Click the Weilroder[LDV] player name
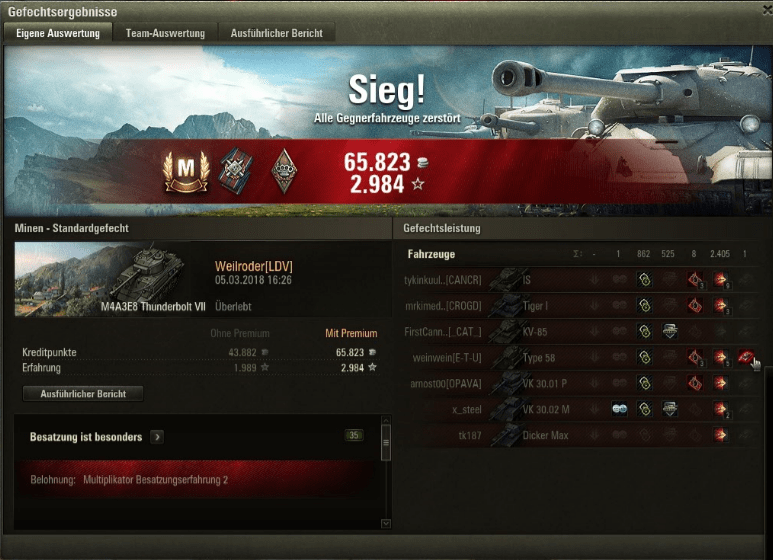This screenshot has height=560, width=773. point(253,266)
